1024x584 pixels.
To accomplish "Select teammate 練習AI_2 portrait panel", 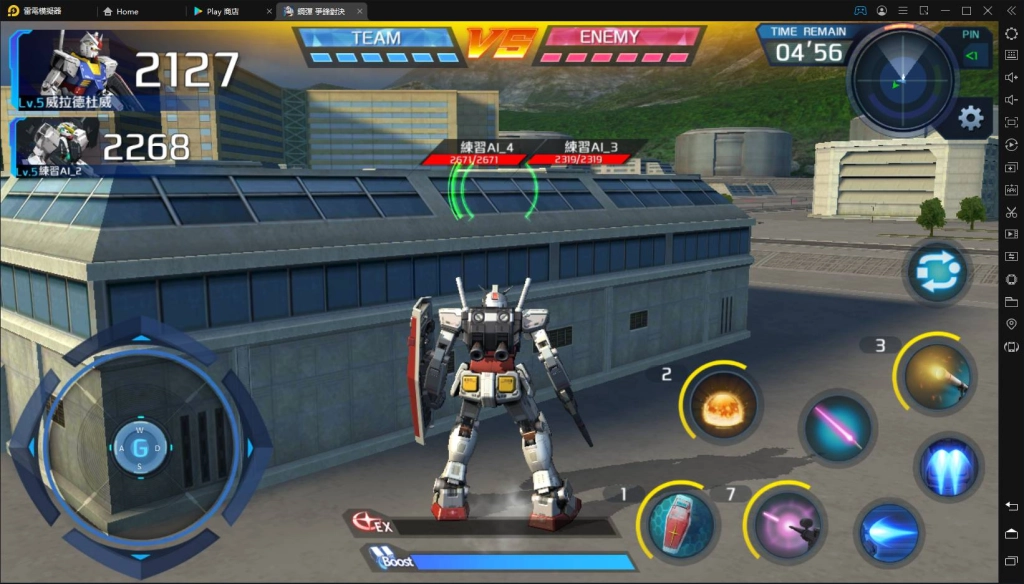I will click(x=58, y=145).
